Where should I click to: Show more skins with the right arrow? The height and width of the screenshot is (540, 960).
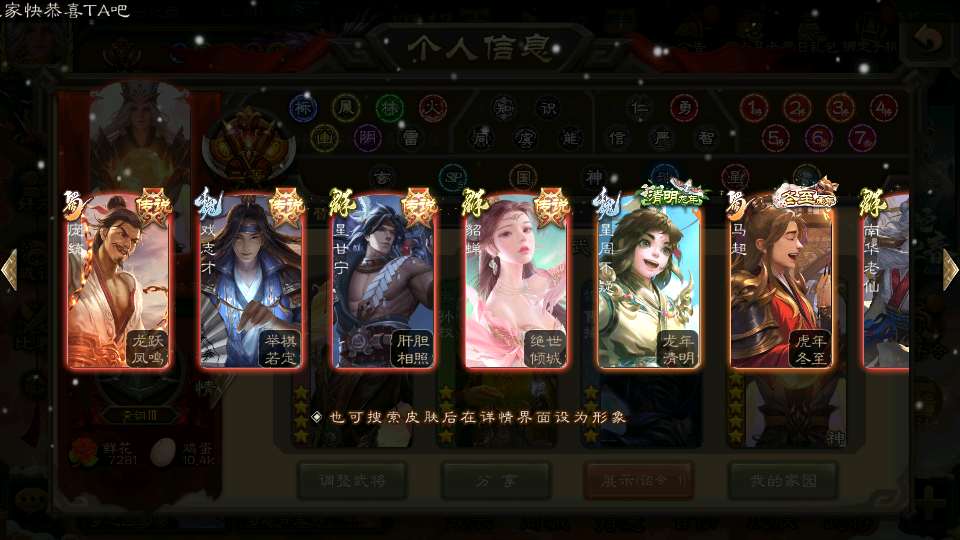[x=950, y=270]
